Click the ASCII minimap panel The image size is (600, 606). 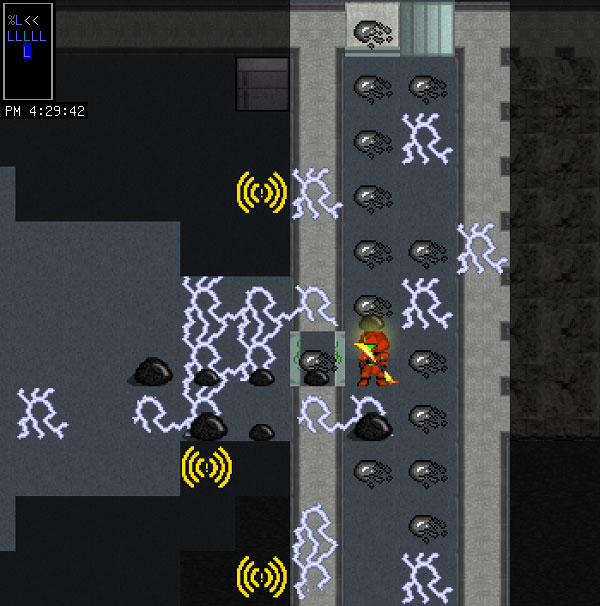point(28,51)
